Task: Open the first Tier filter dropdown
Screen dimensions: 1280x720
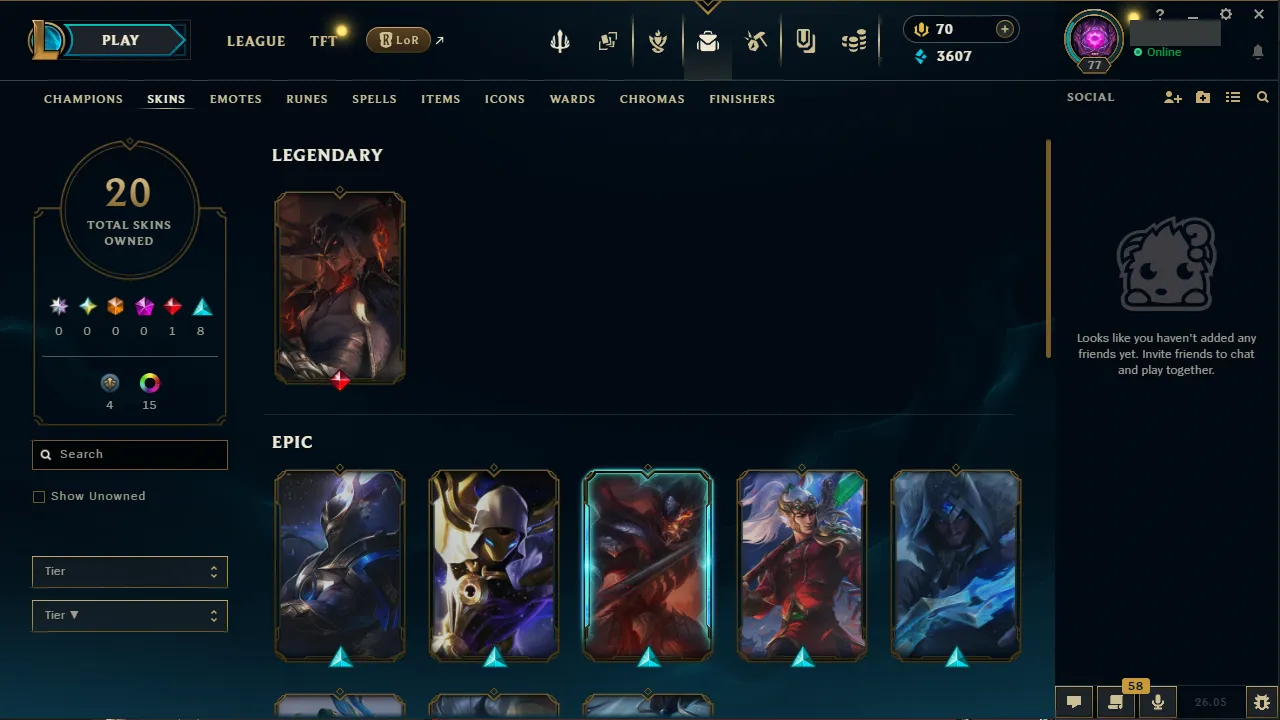Action: click(129, 571)
